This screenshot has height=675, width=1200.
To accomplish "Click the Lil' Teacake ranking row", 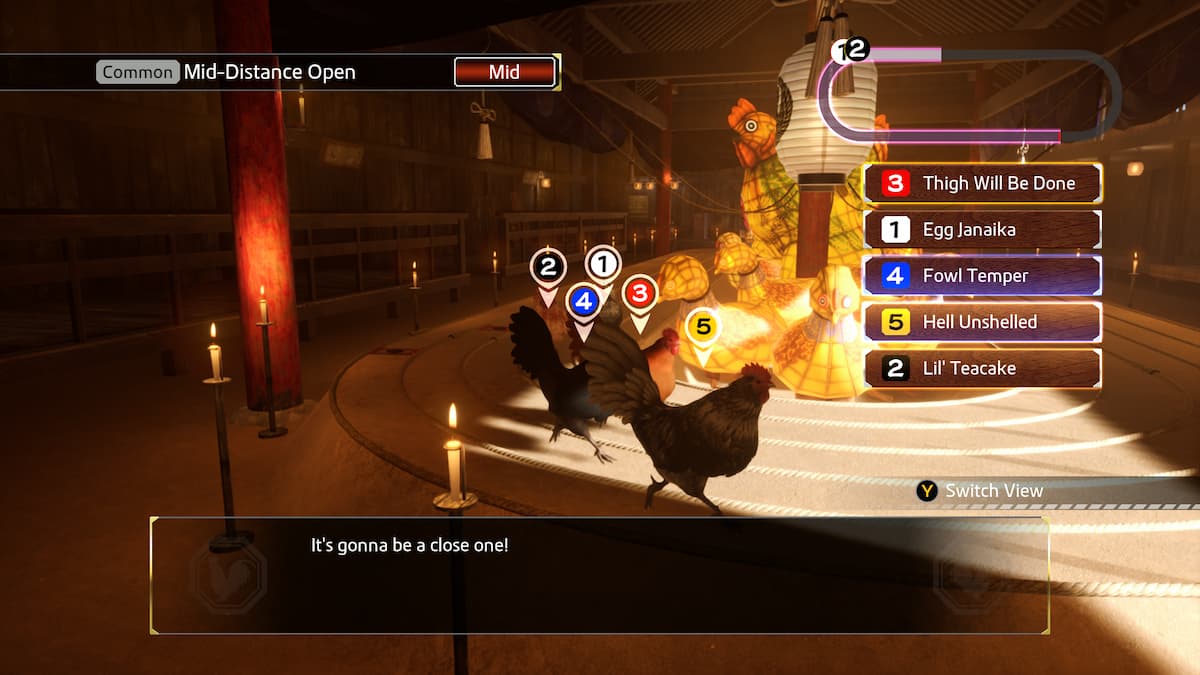I will point(982,368).
